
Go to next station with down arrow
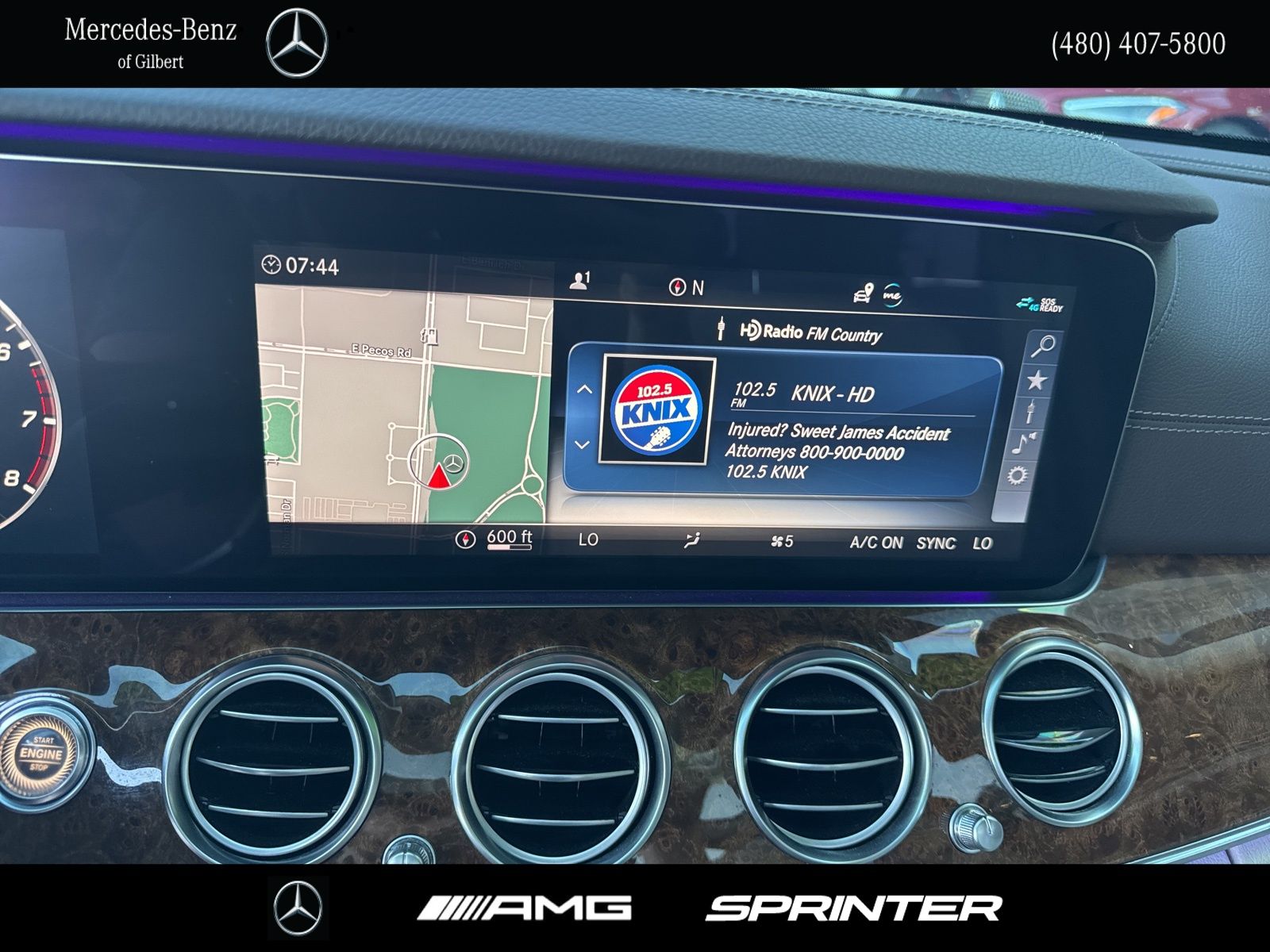(582, 445)
